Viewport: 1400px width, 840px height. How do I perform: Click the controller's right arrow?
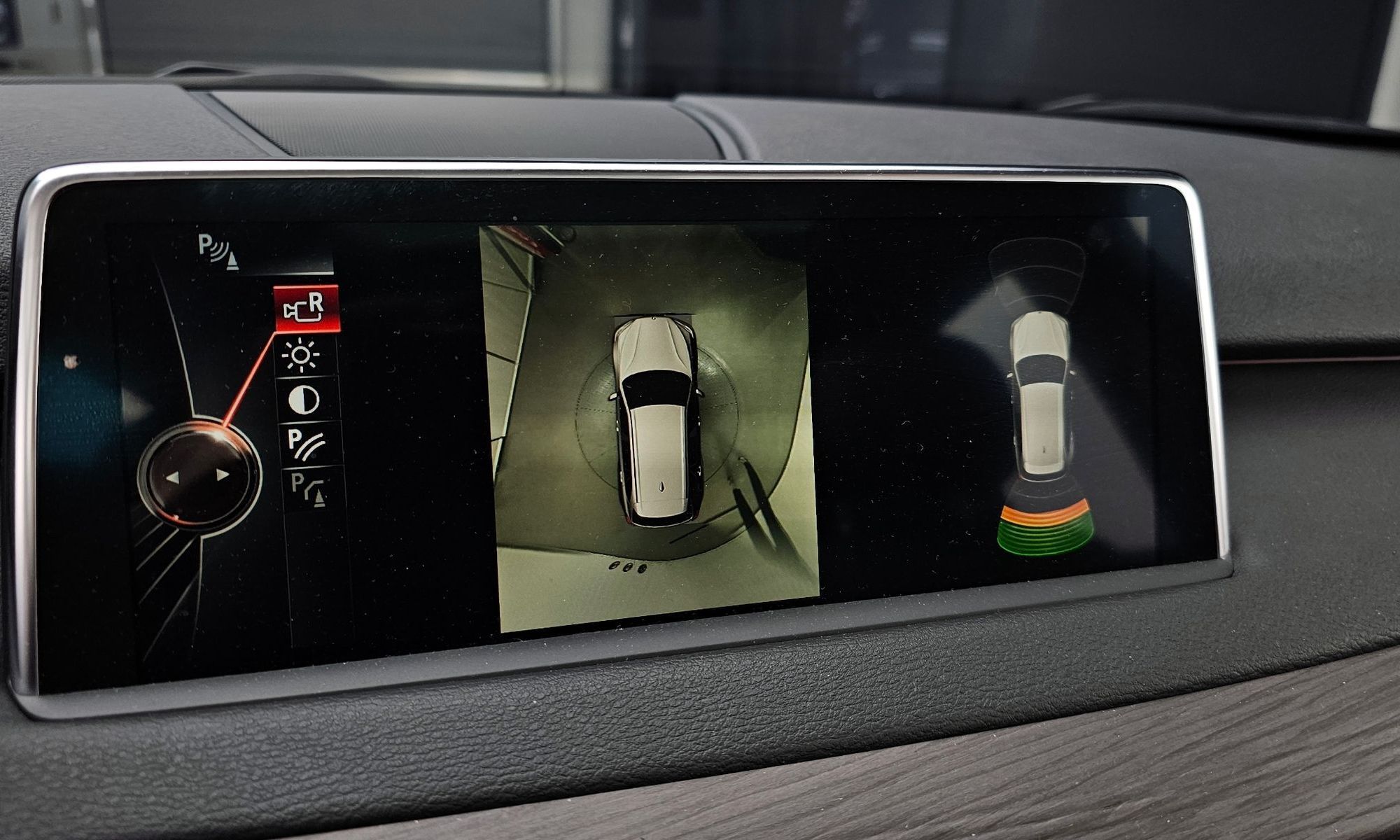(x=223, y=475)
